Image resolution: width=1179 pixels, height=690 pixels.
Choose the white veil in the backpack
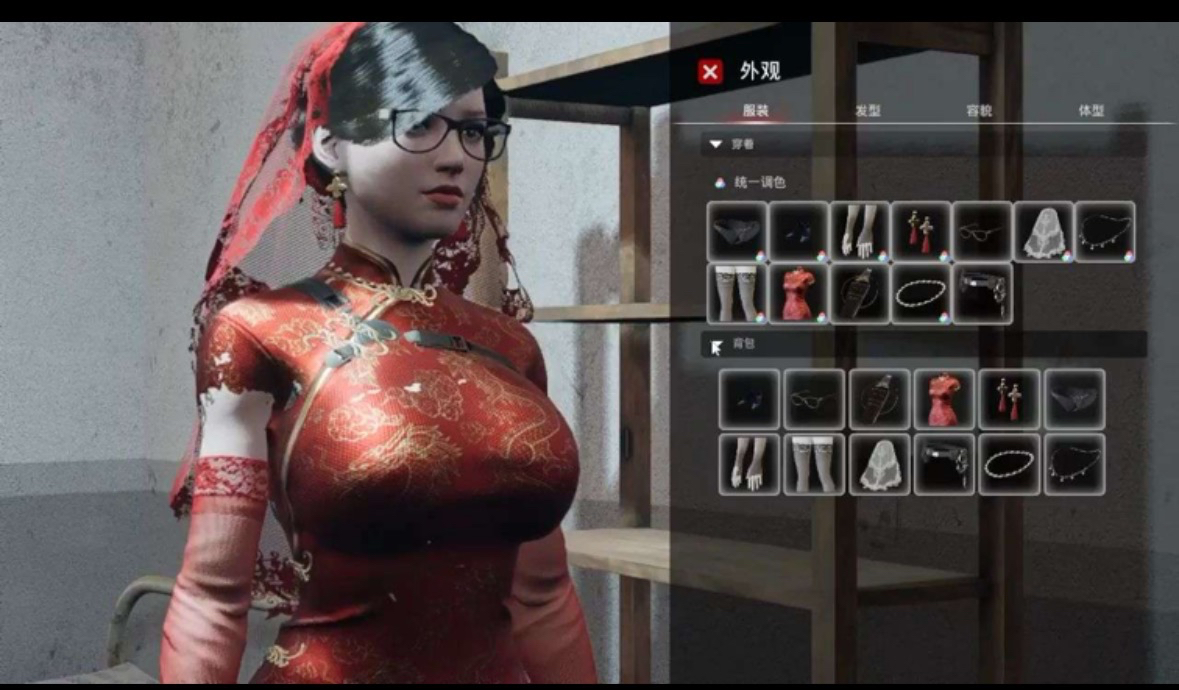tap(879, 464)
